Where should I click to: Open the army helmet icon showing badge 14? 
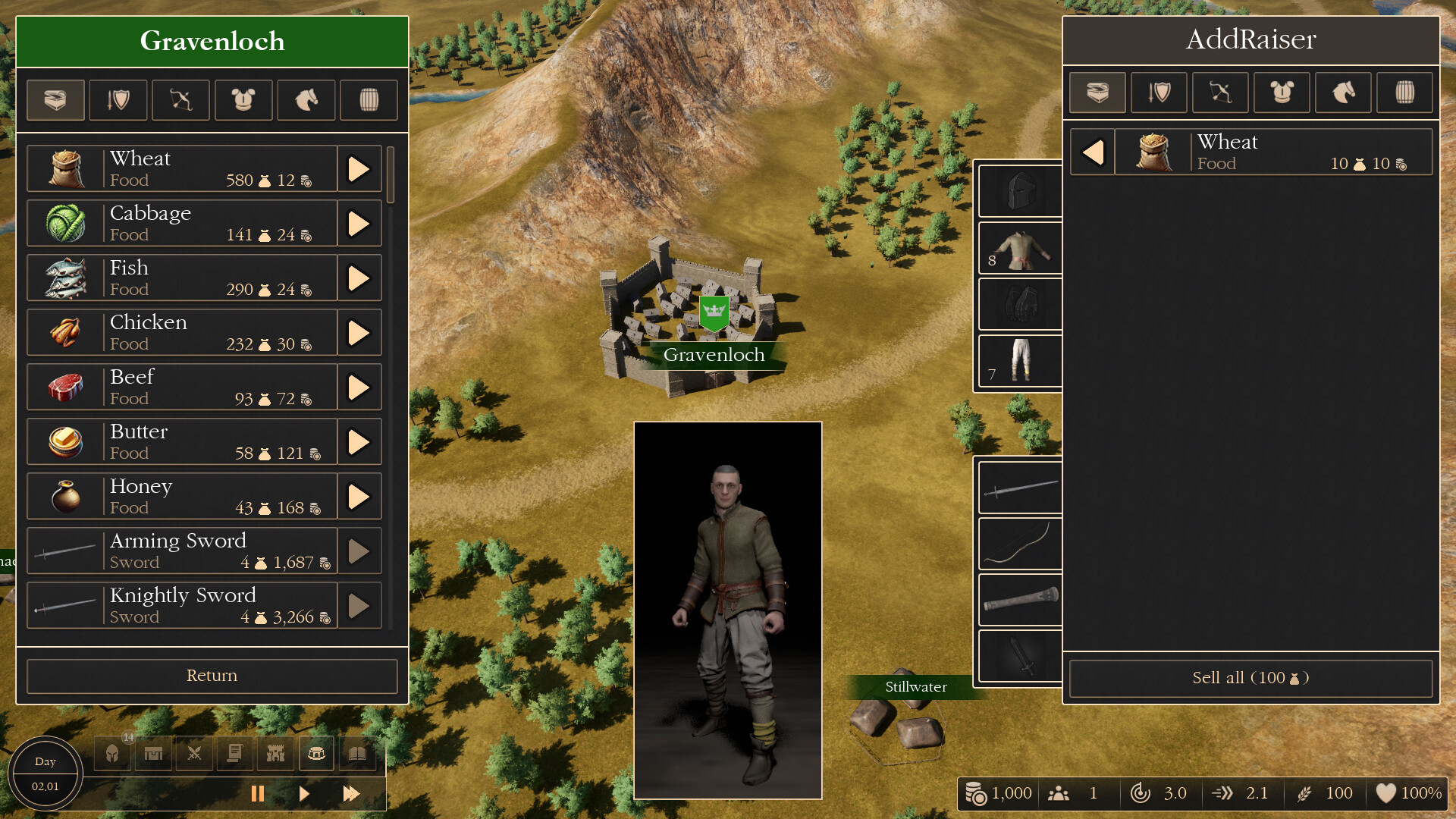click(112, 753)
